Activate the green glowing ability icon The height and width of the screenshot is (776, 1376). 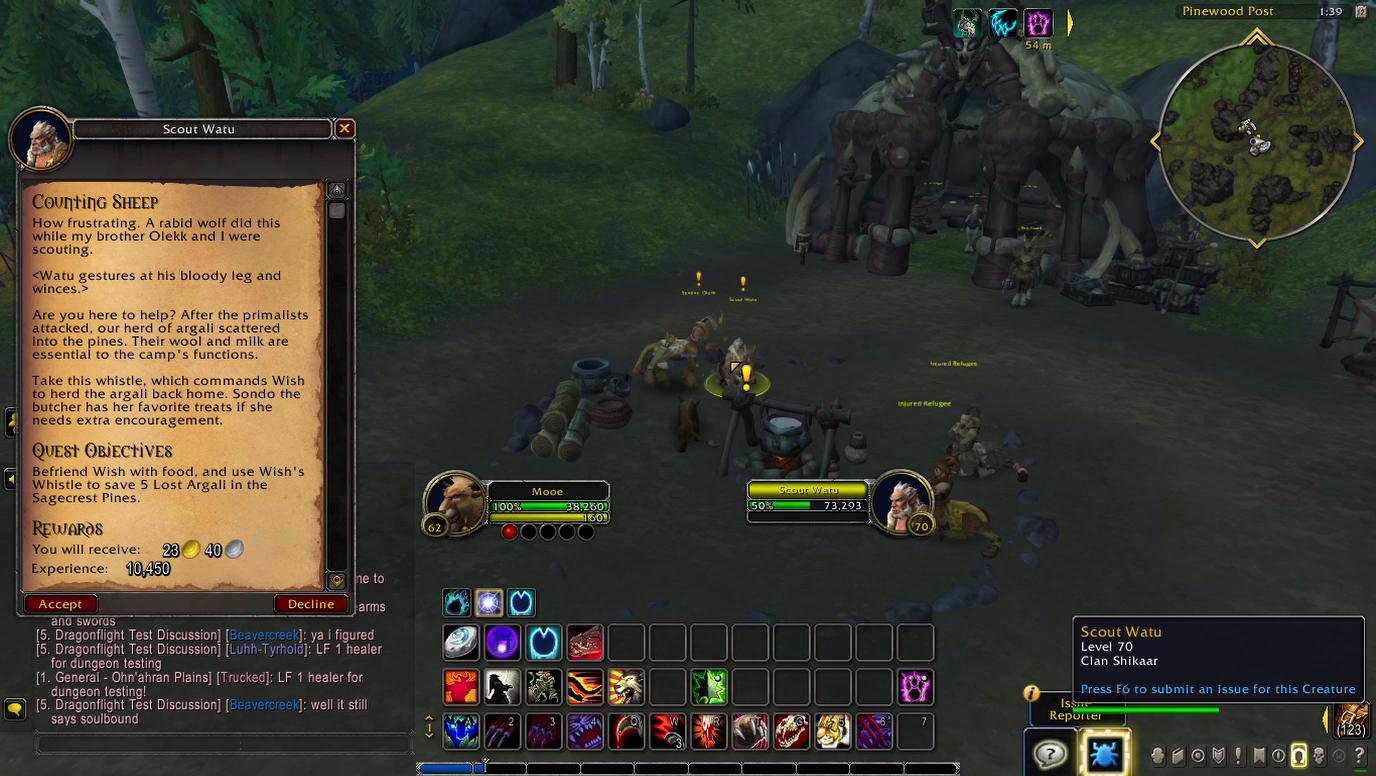click(x=709, y=687)
